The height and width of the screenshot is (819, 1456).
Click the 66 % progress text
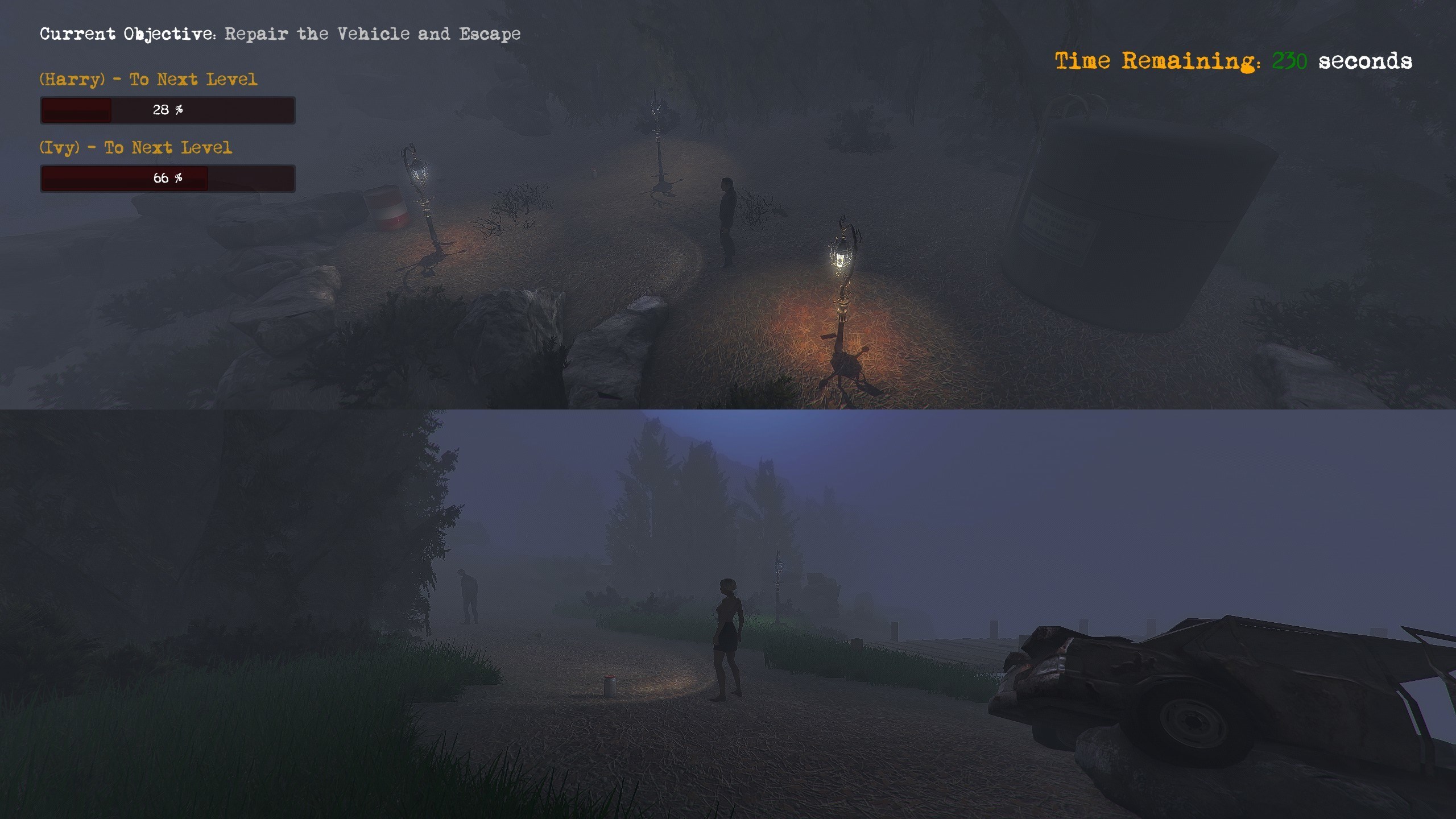point(168,178)
